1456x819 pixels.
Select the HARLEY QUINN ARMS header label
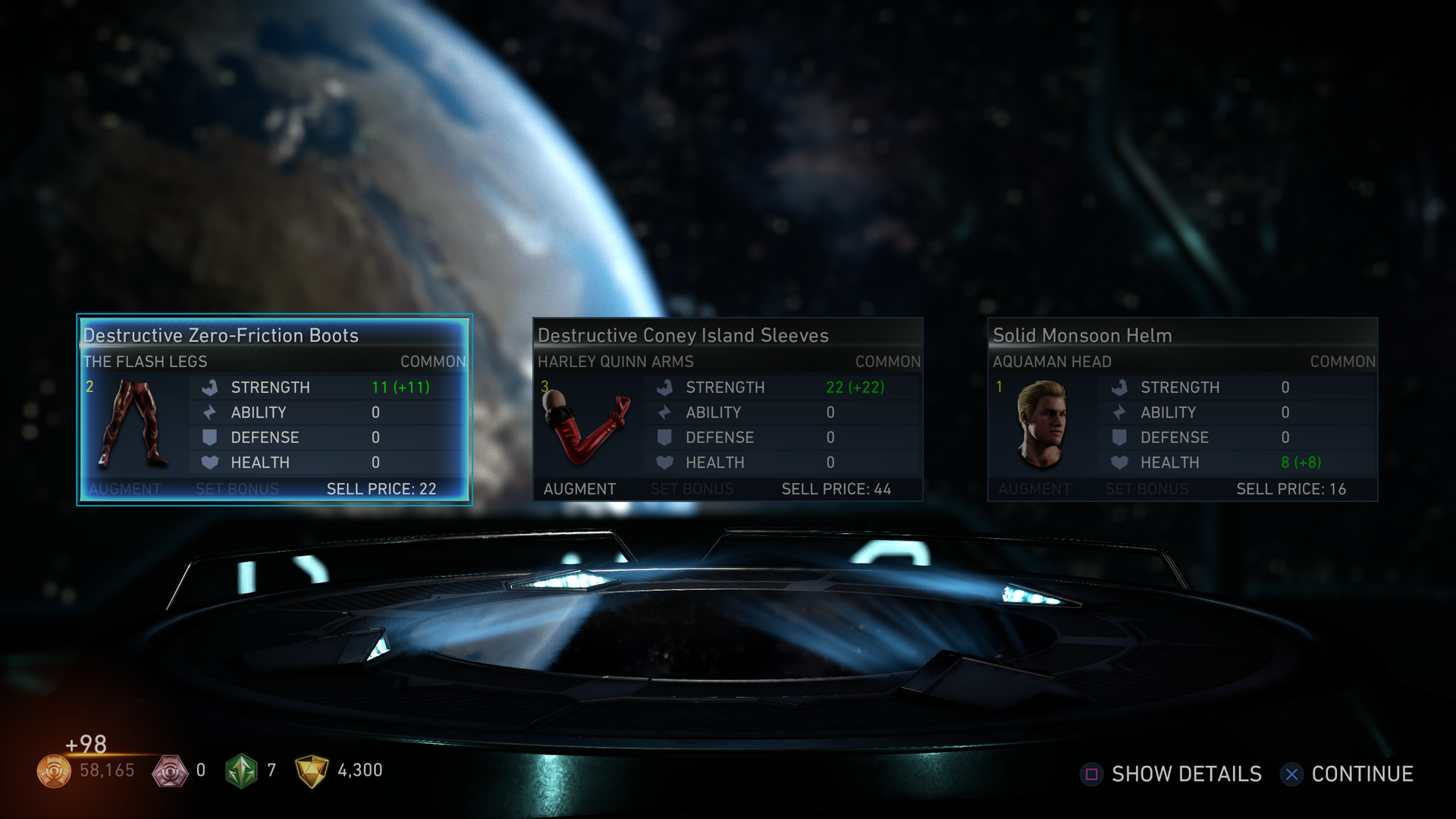click(x=615, y=362)
